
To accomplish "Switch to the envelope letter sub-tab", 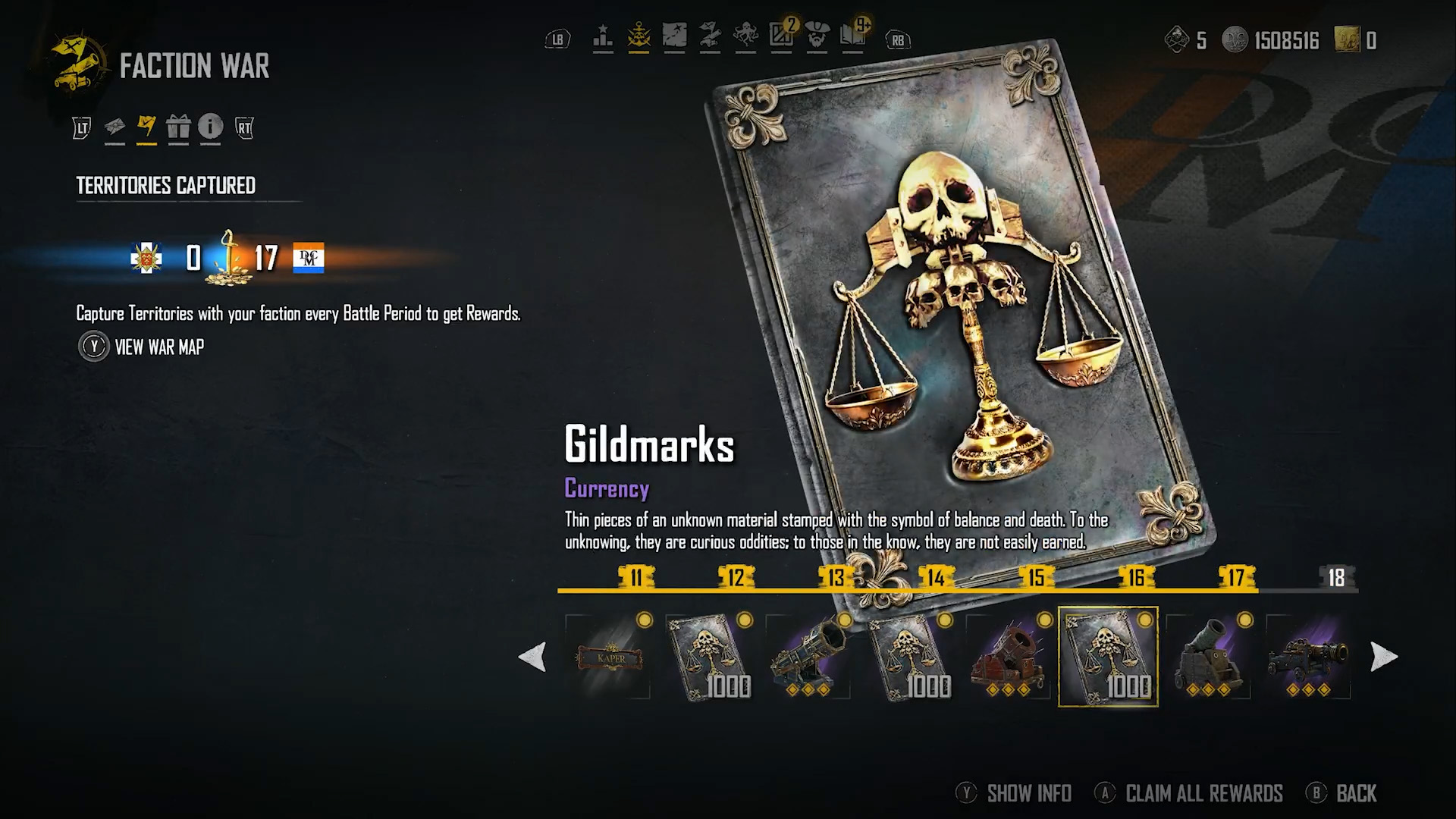I will (115, 127).
